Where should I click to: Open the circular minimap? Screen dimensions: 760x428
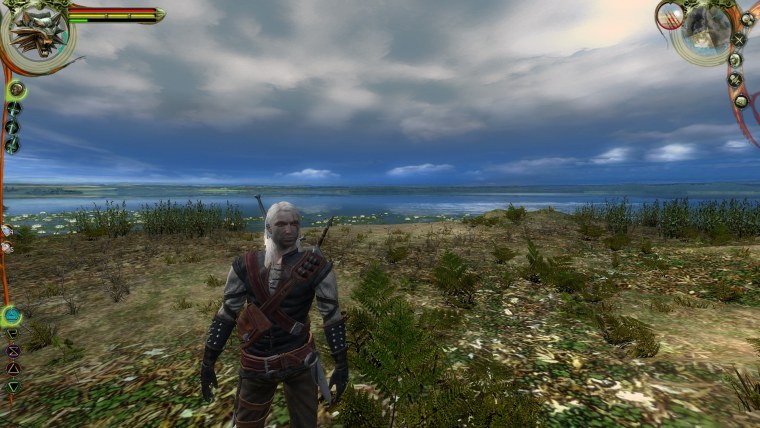pyautogui.click(x=708, y=31)
